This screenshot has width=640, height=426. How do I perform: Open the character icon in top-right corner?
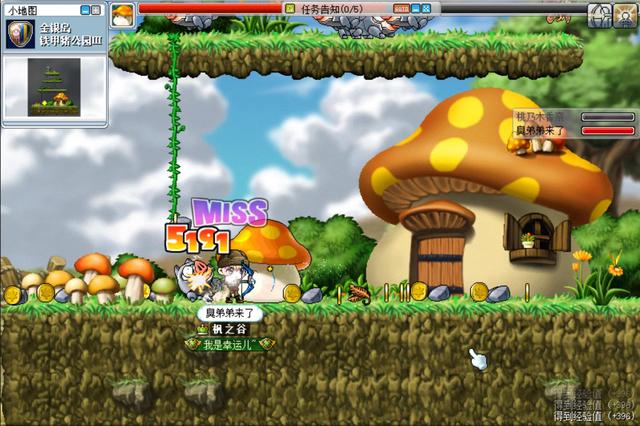pyautogui.click(x=625, y=14)
